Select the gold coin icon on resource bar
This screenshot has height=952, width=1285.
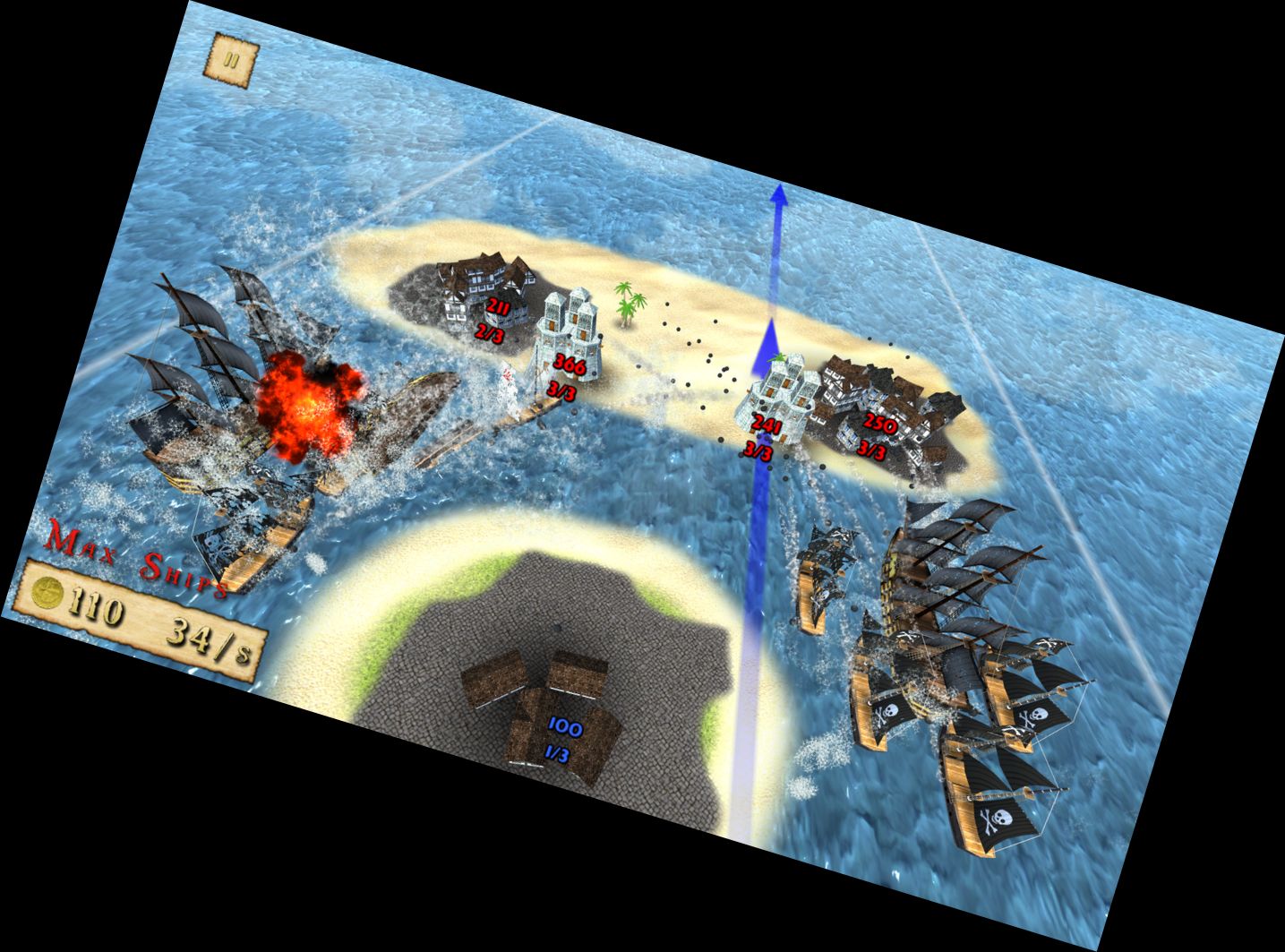47,595
